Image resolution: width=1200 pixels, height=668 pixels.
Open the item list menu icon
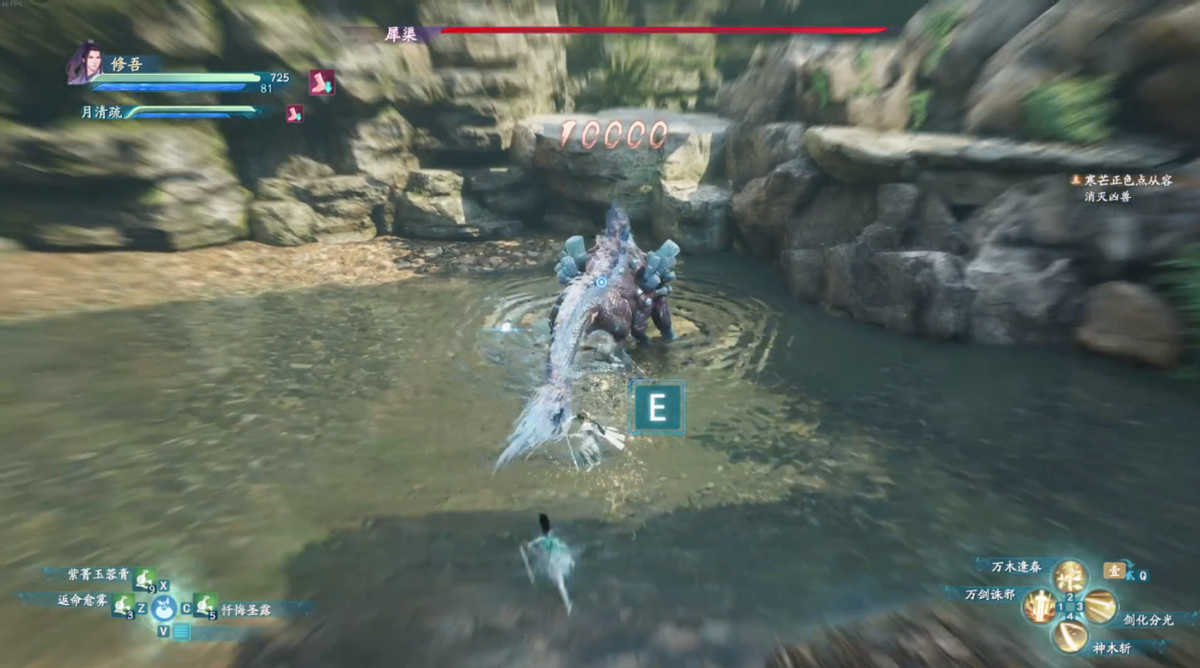(181, 631)
